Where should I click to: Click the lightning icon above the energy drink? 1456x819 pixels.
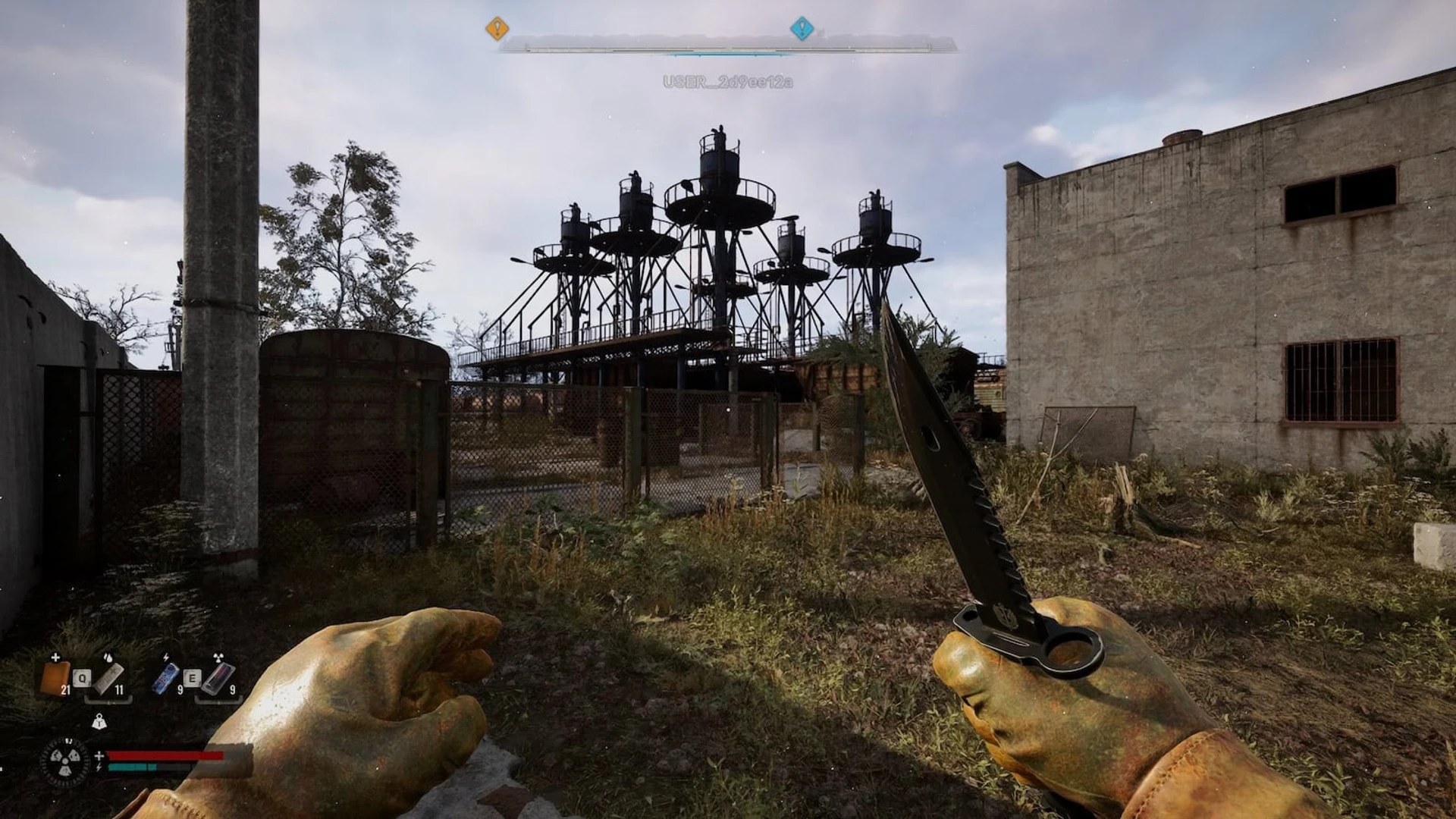click(166, 657)
